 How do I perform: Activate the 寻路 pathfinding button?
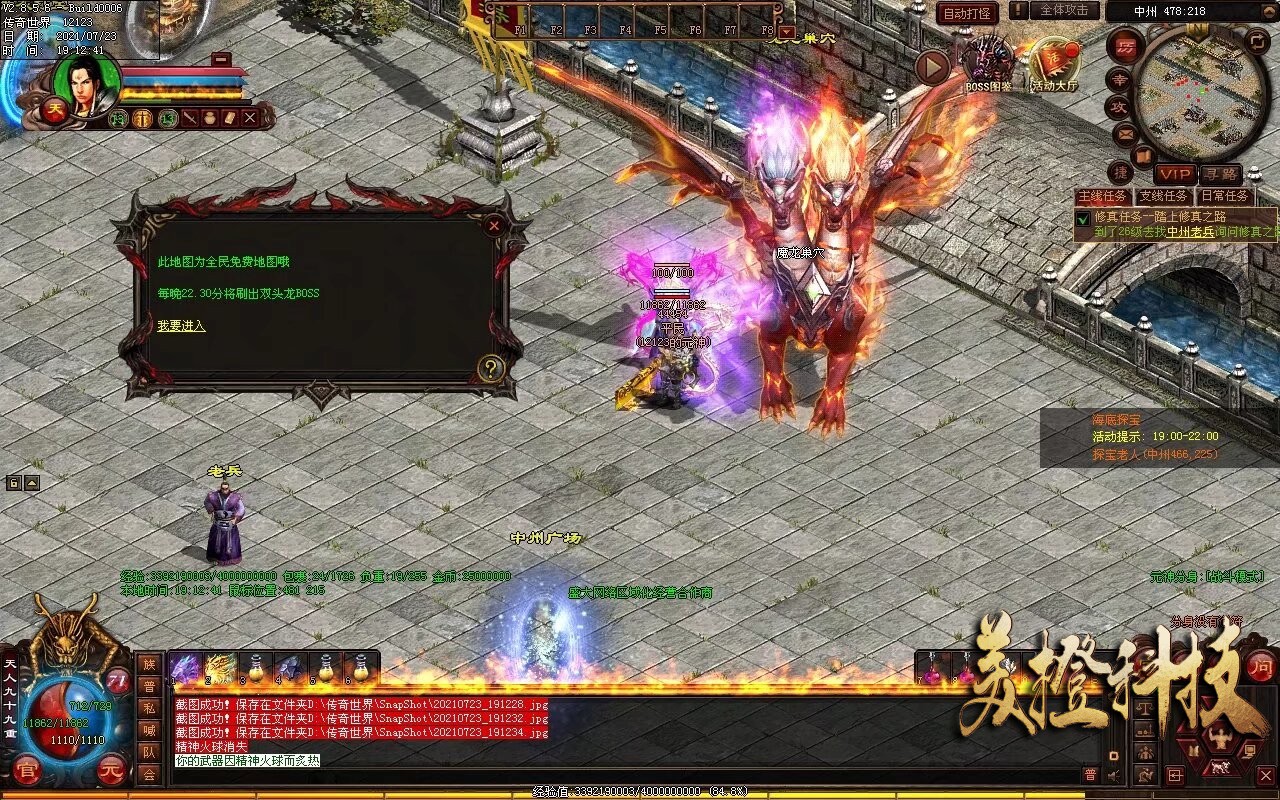pos(1219,174)
